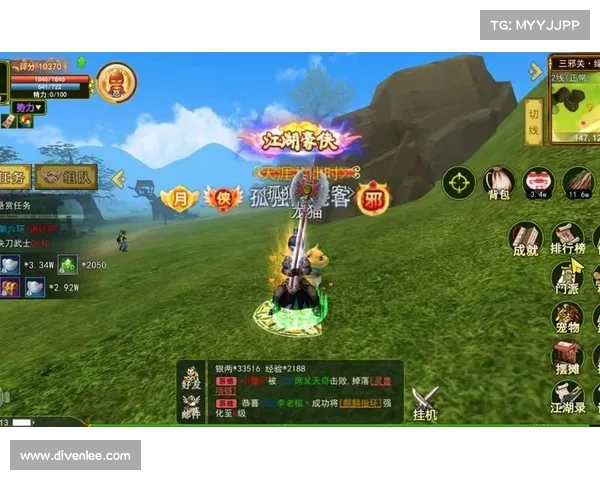Image resolution: width=600 pixels, height=480 pixels.
Task: Open the 邮件 mailbox
Action: tap(192, 405)
